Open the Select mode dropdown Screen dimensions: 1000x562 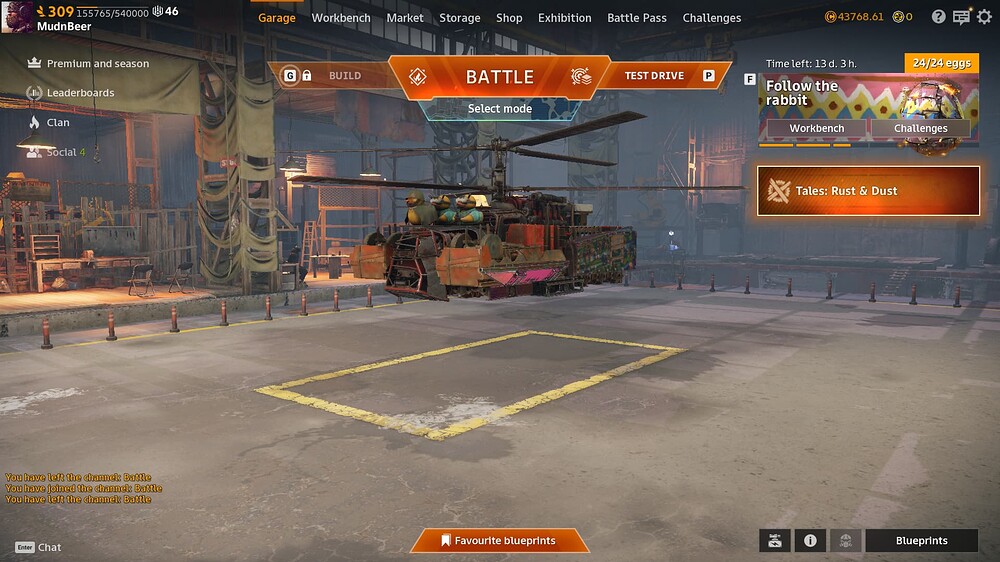tap(499, 108)
